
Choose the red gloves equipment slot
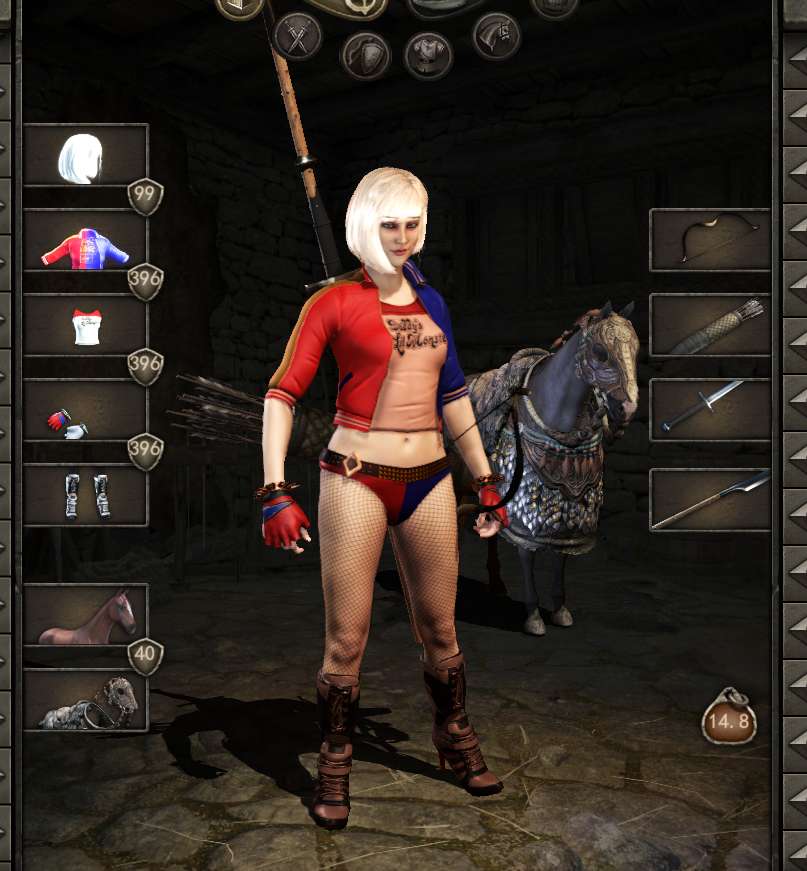(85, 411)
